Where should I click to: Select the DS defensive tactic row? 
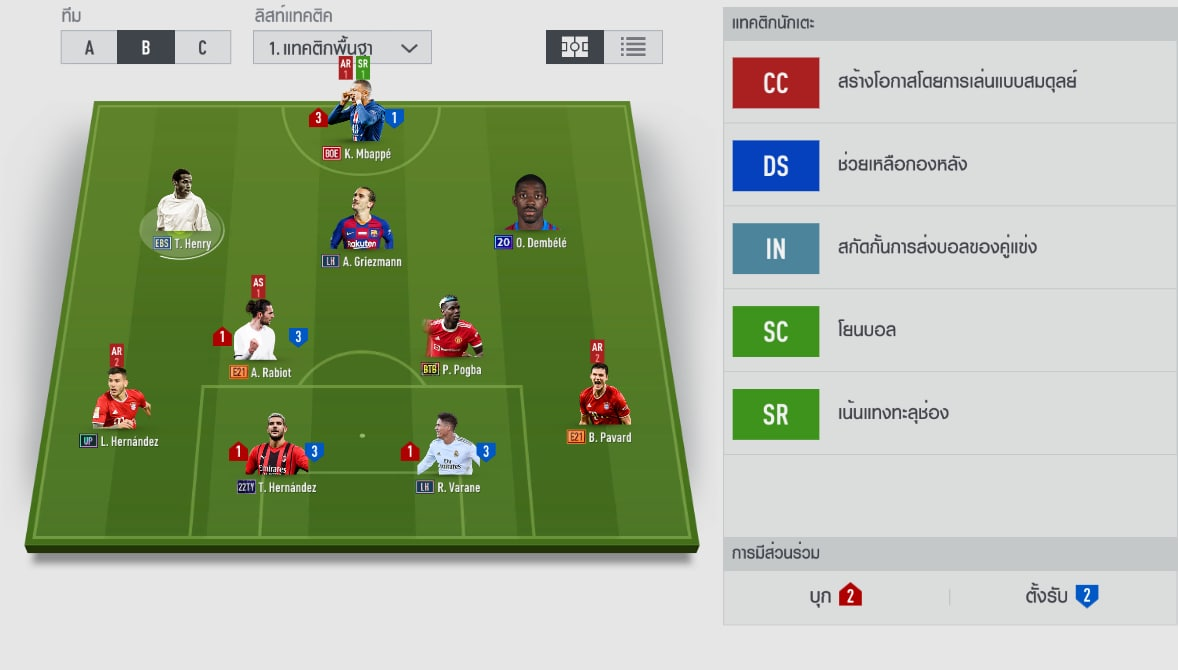950,165
